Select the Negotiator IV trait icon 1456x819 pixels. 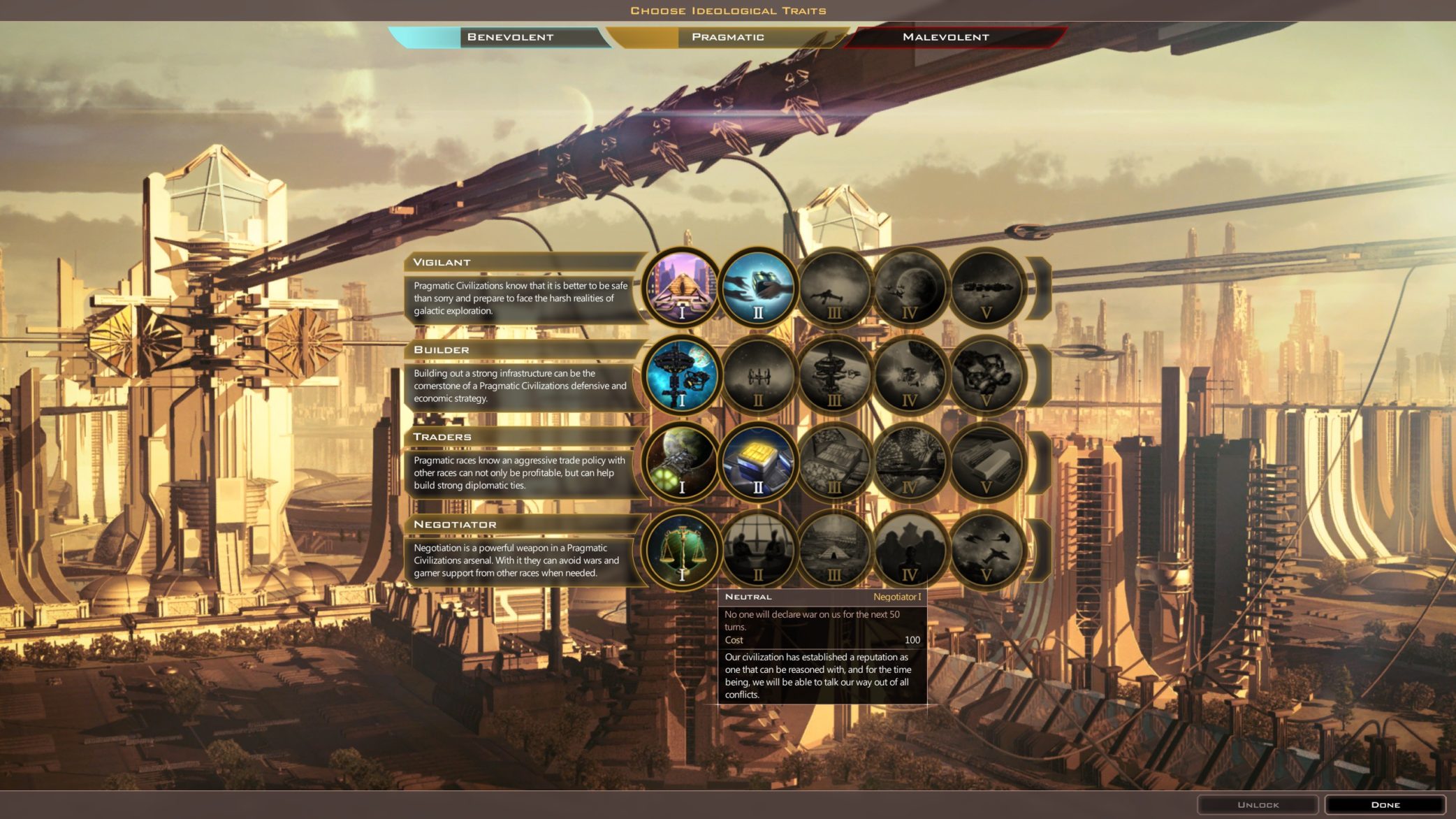tap(910, 550)
